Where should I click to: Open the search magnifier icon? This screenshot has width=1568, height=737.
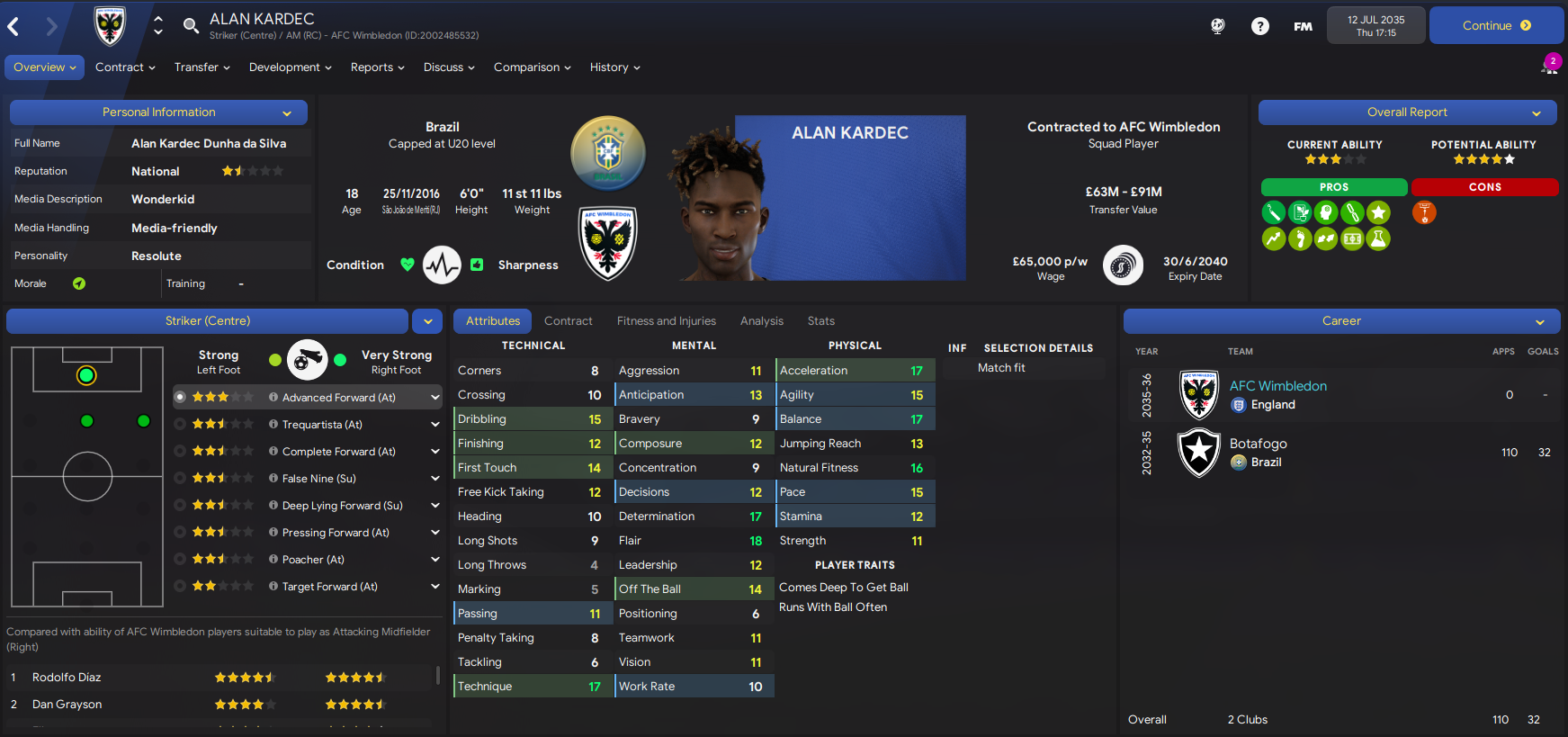tap(191, 25)
